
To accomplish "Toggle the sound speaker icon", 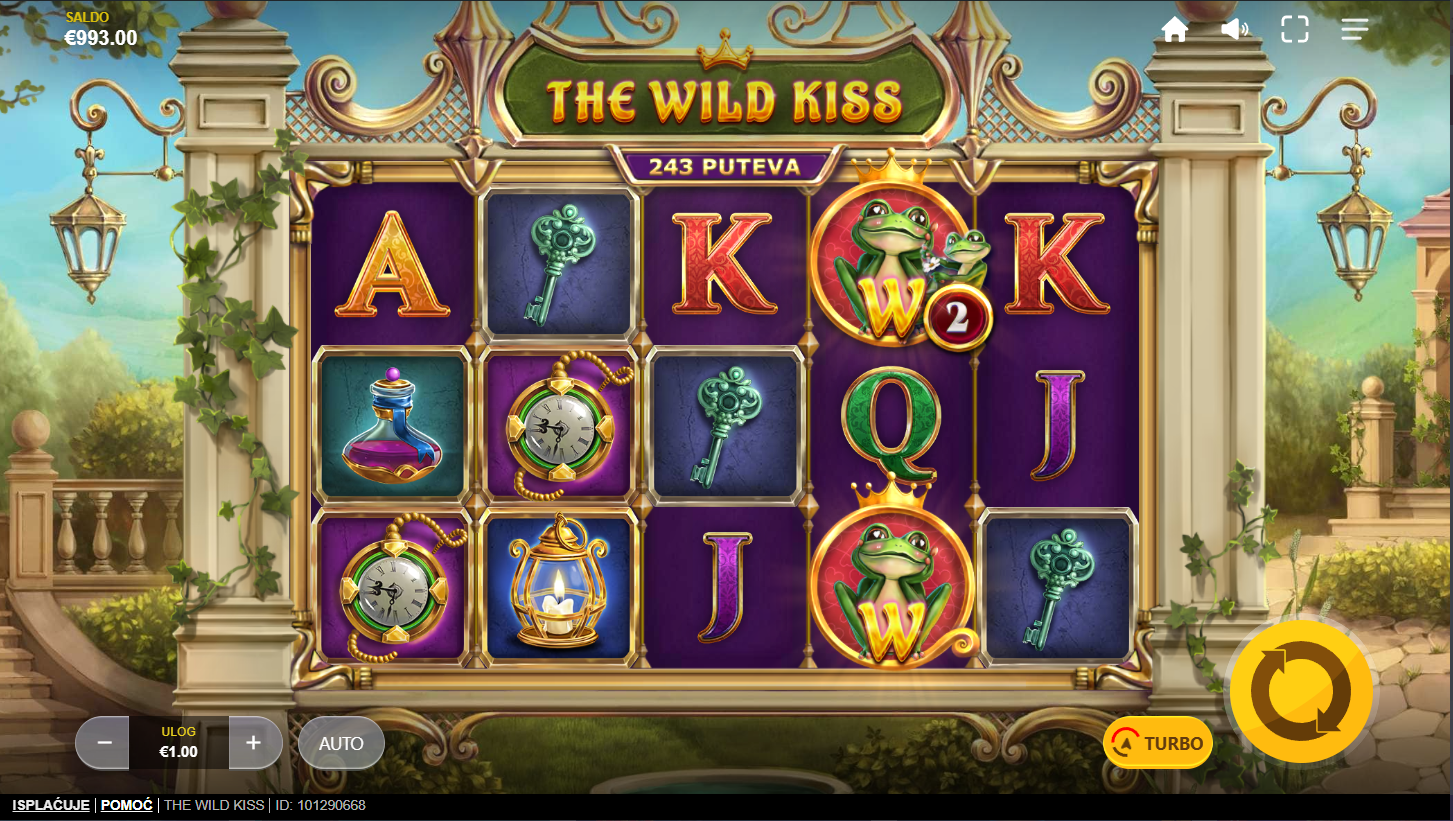I will coord(1235,30).
